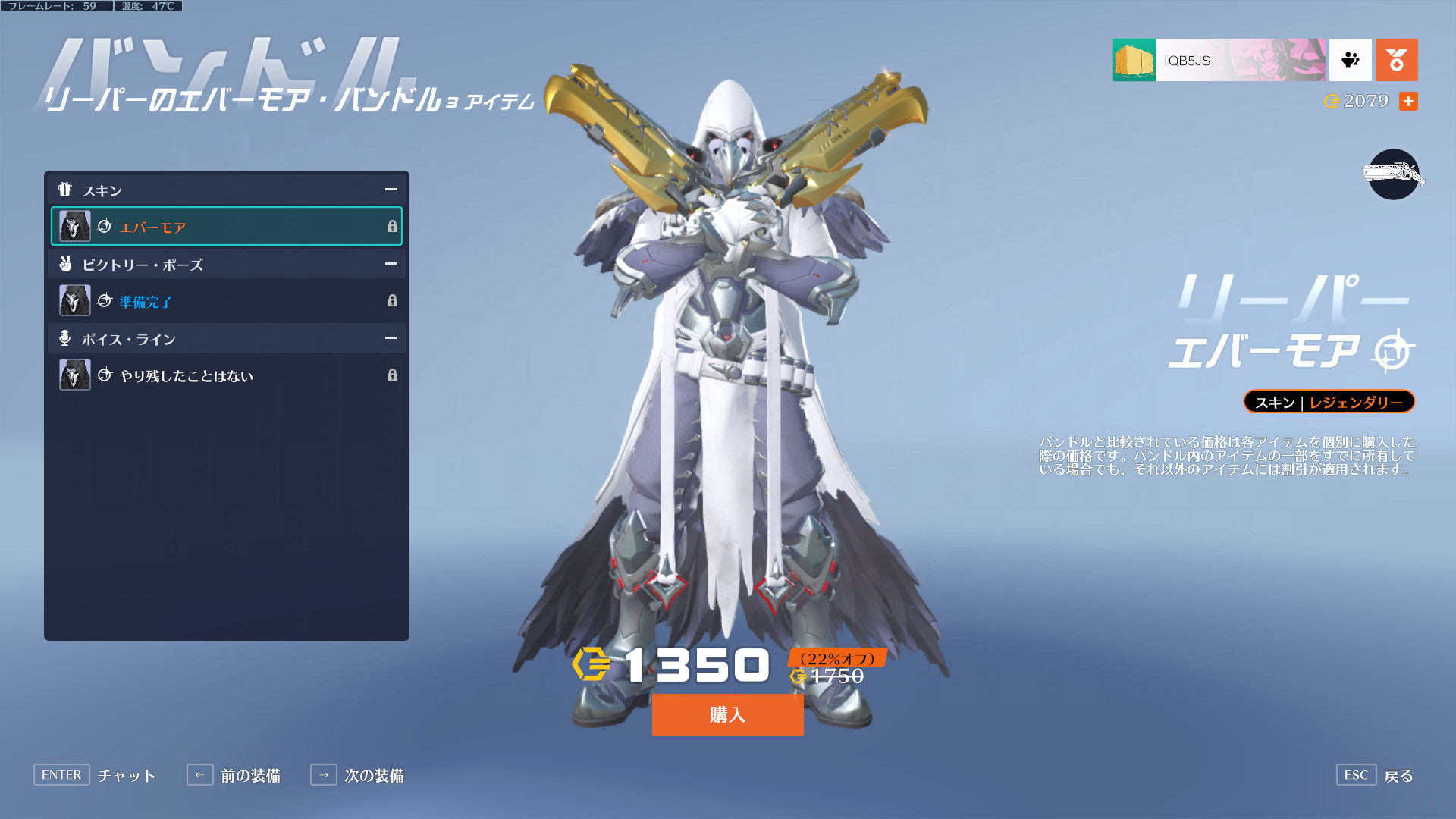Viewport: 1456px width, 819px height.
Task: Open the チャット chat prompt
Action: [96, 775]
